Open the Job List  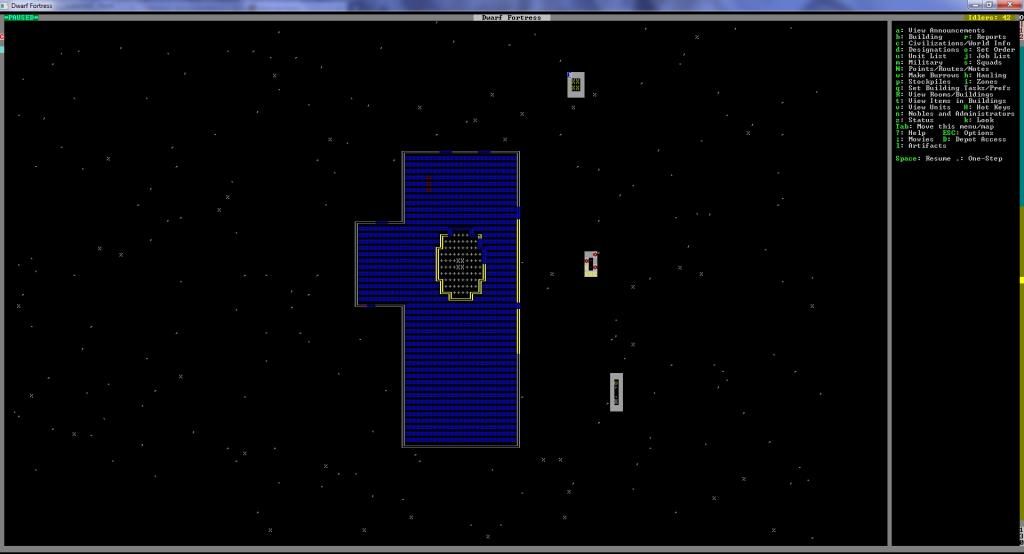pos(988,56)
